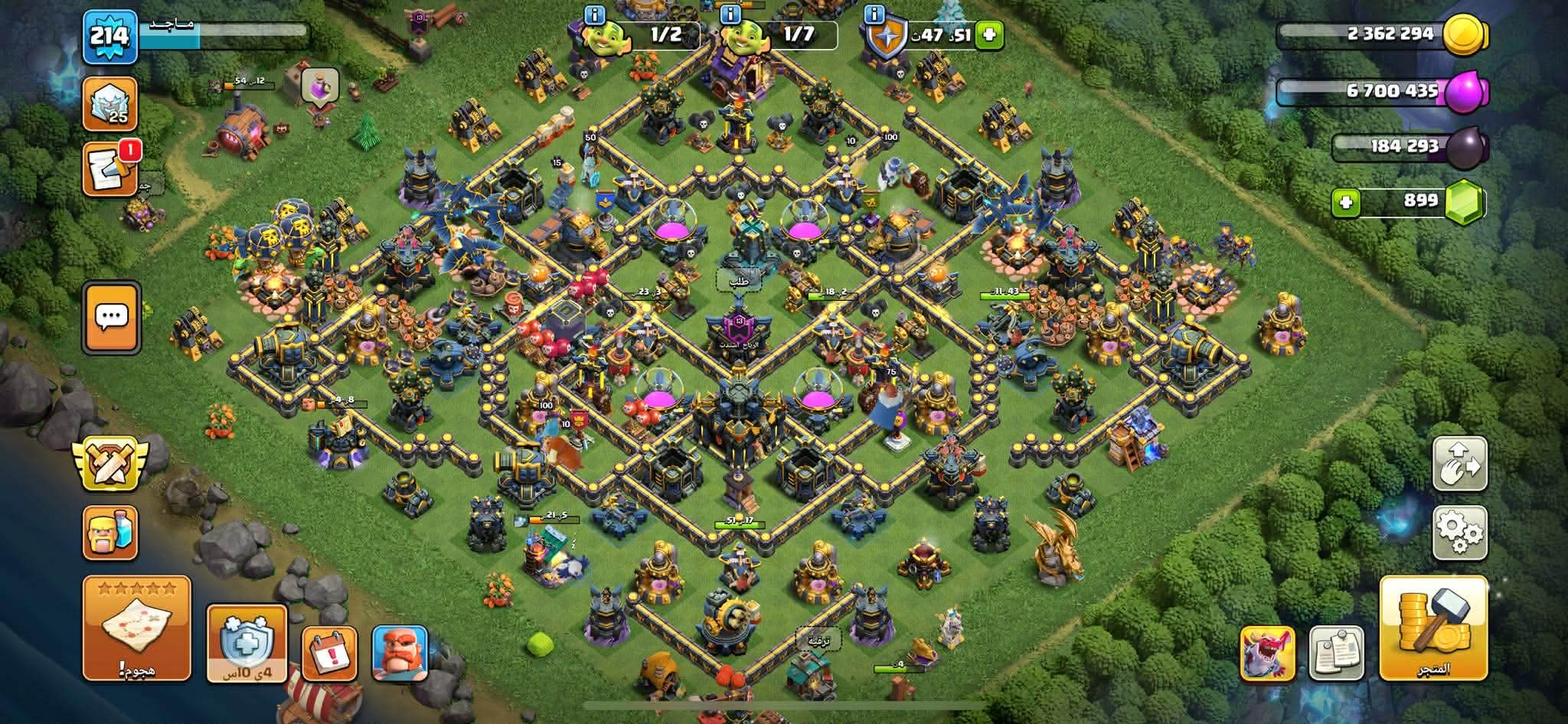Show info for the orange shield timer
The image size is (1568, 724).
click(x=873, y=14)
